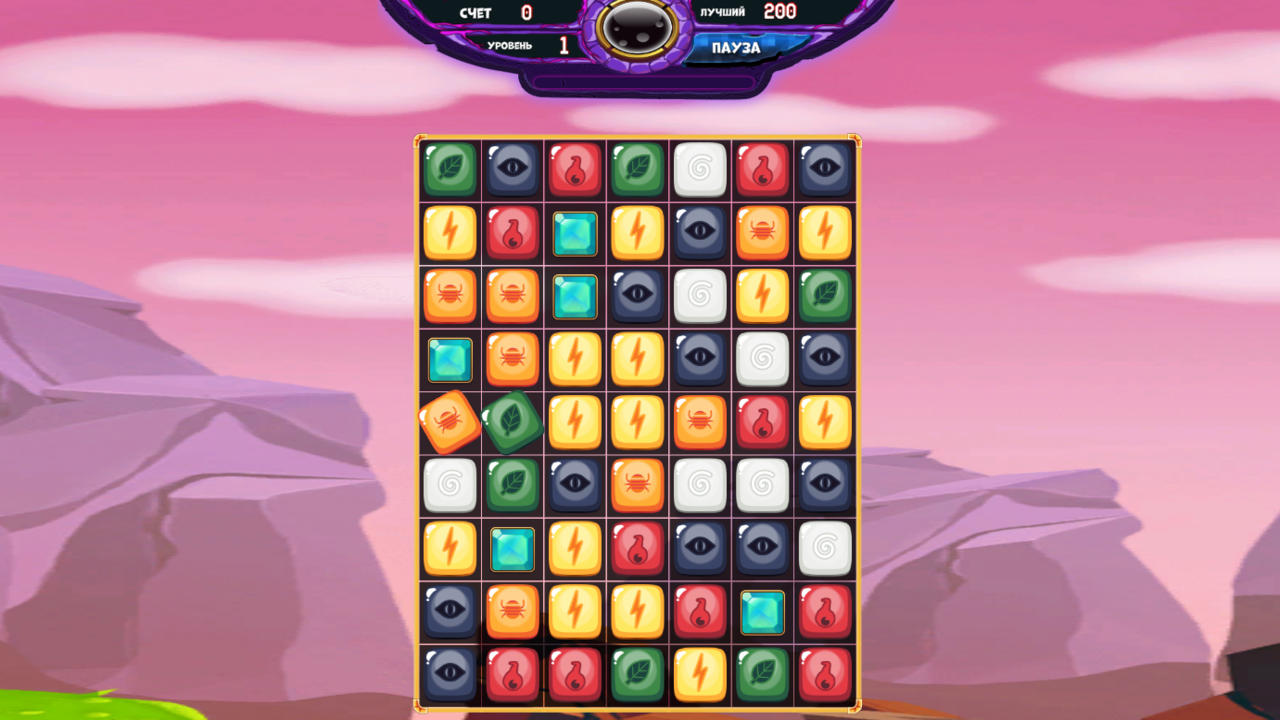Click the white swirl tile on the right edge
The height and width of the screenshot is (720, 1280).
(825, 548)
